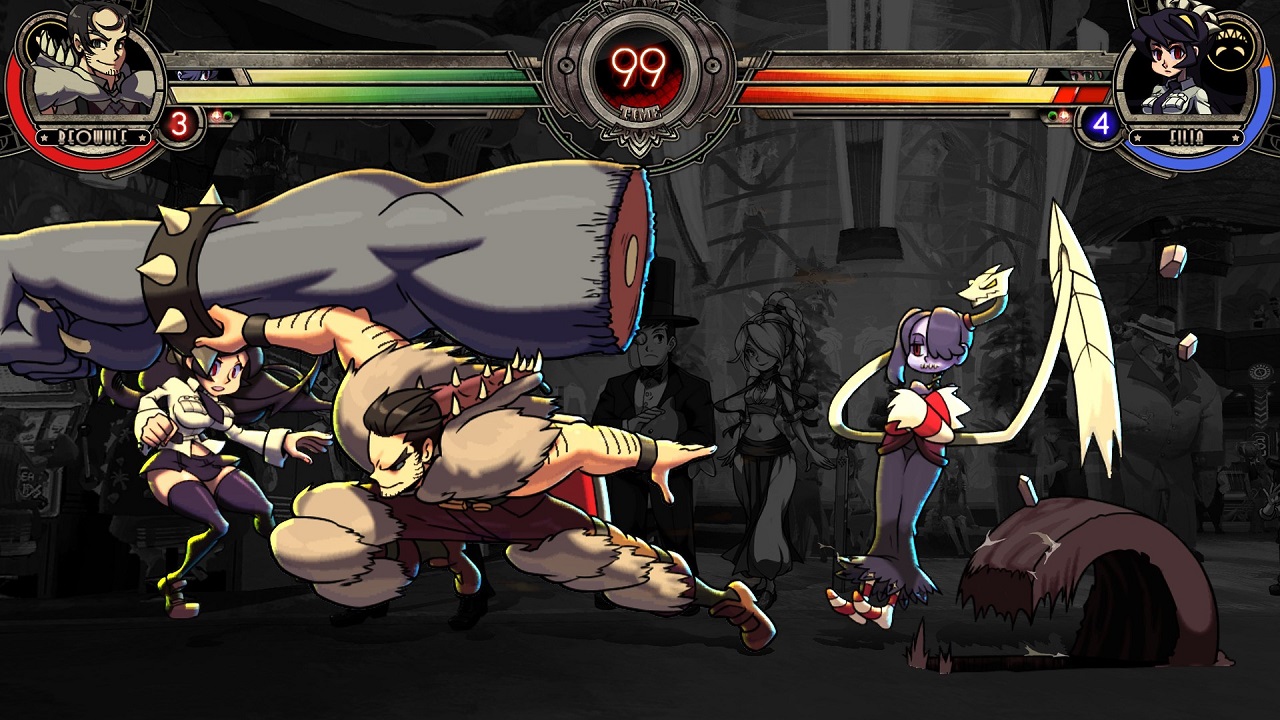Toggle the red status light beside Filia's counter
The height and width of the screenshot is (720, 1280).
click(1062, 115)
